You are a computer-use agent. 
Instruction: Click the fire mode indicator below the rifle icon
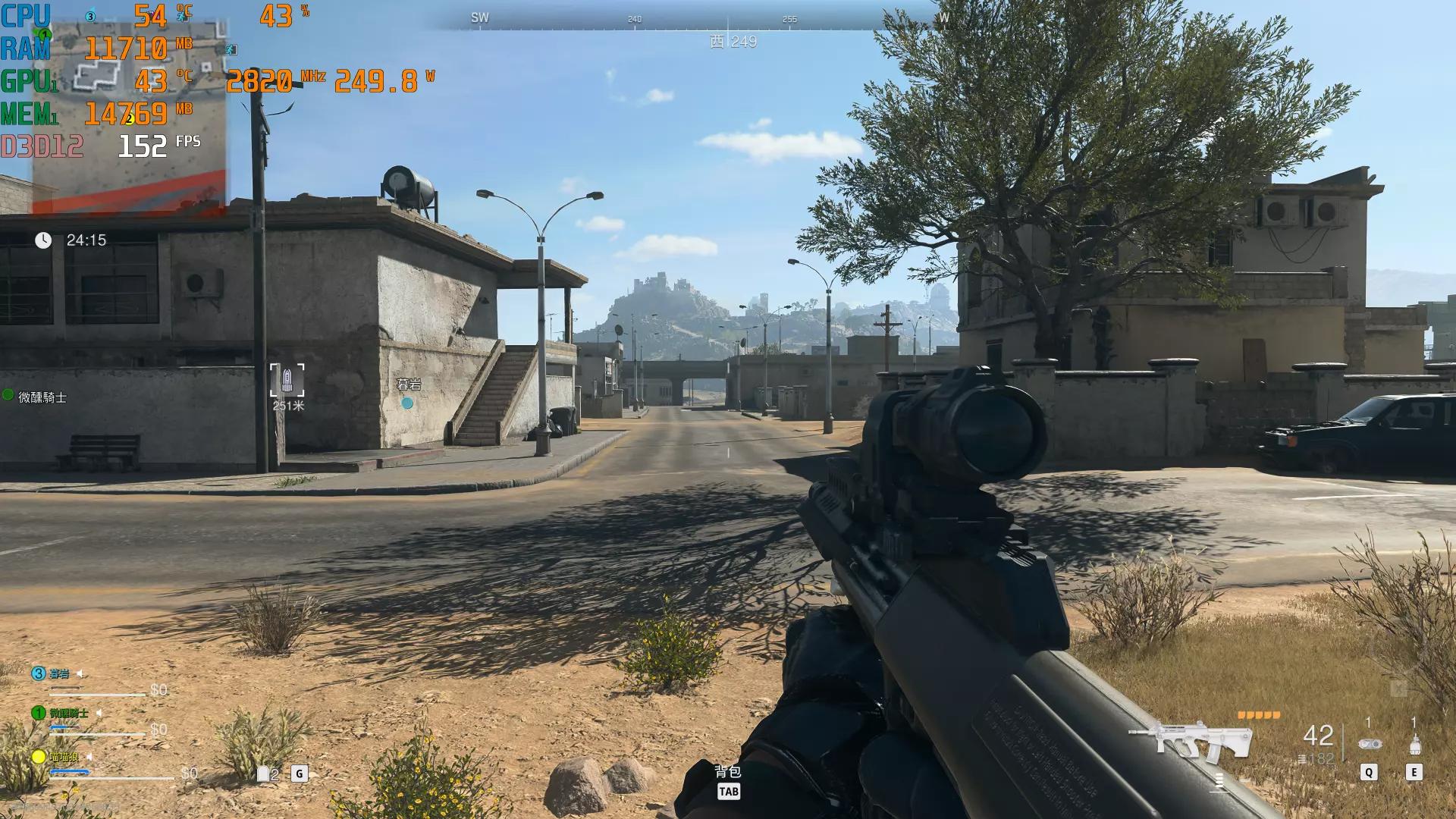point(1219,780)
